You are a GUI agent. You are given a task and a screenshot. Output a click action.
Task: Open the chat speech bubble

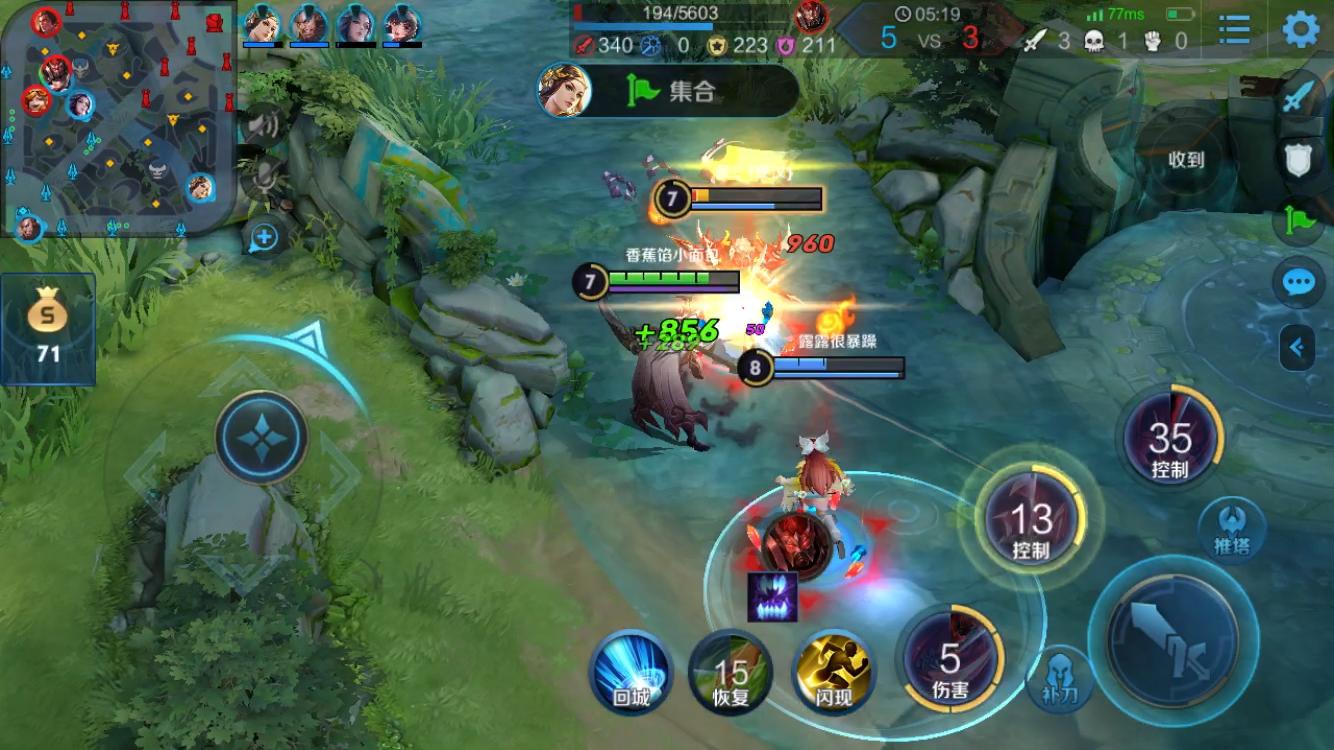pos(1298,284)
